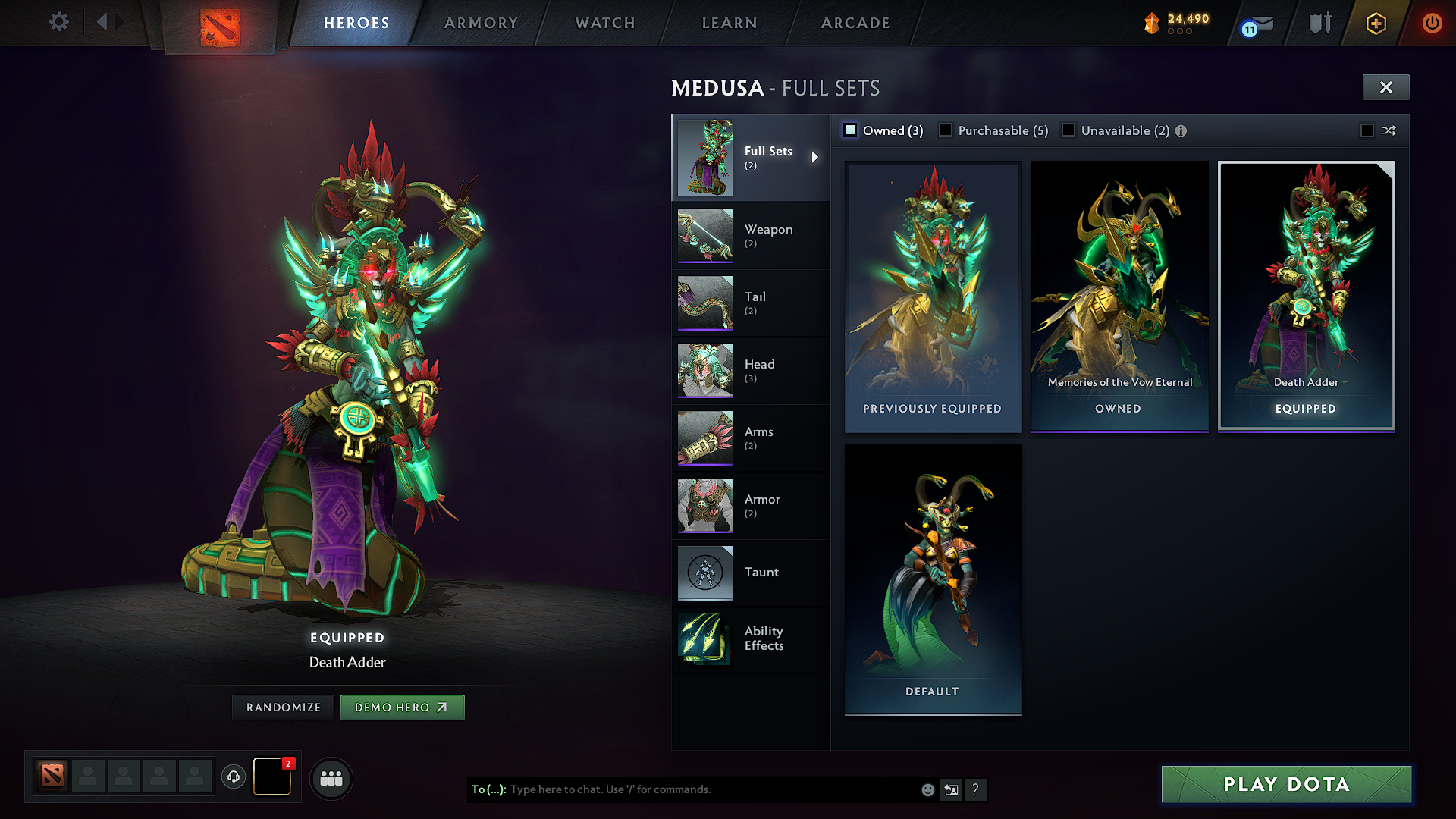Image resolution: width=1456 pixels, height=819 pixels.
Task: Switch to the ARMORY tab
Action: point(481,23)
